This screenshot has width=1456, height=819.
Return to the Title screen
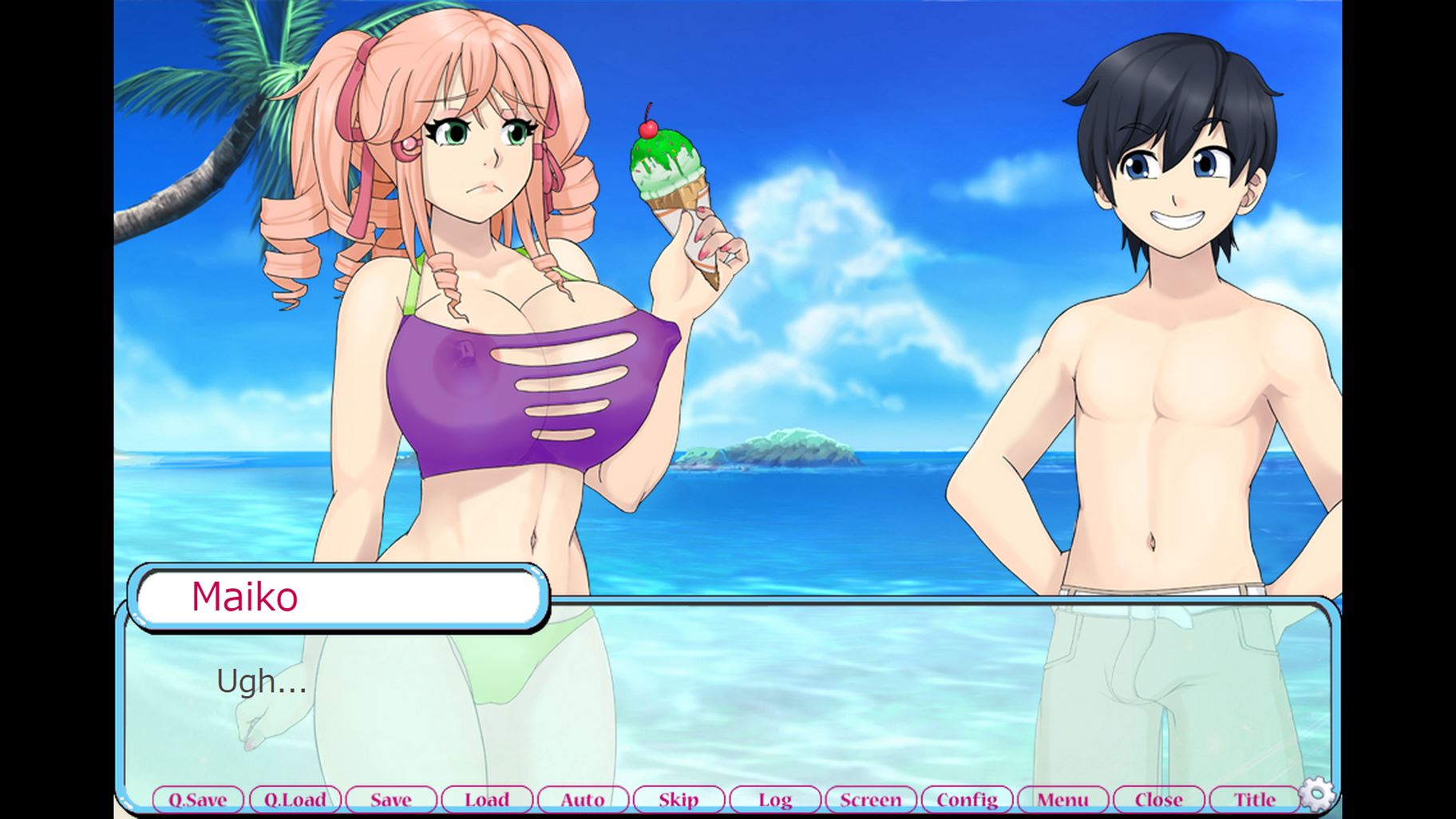(x=1255, y=799)
